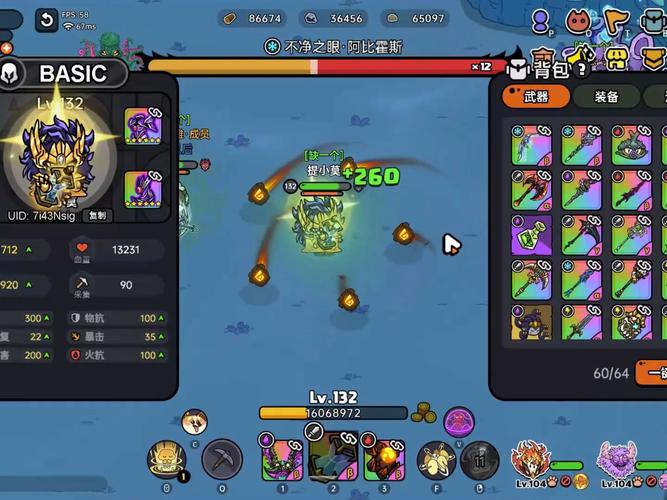Select hotbar weapon slot 2 with the dark axe

(333, 458)
